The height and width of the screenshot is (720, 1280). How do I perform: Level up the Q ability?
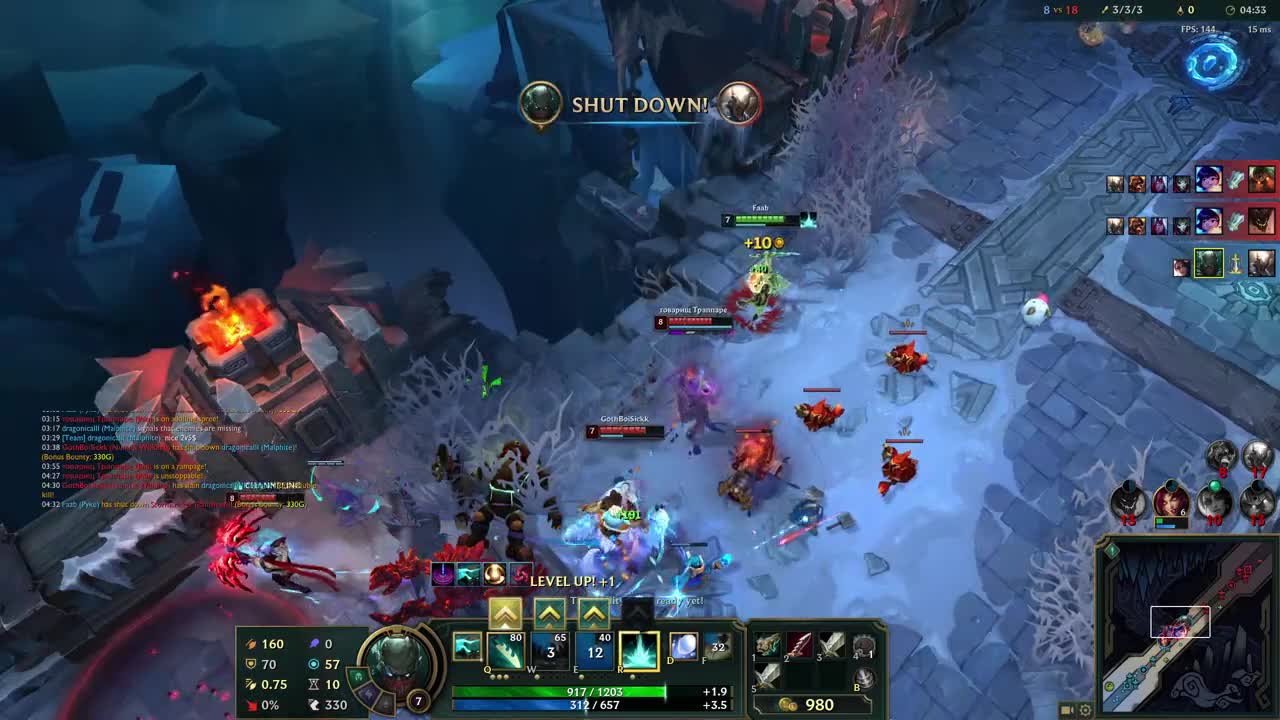[505, 613]
